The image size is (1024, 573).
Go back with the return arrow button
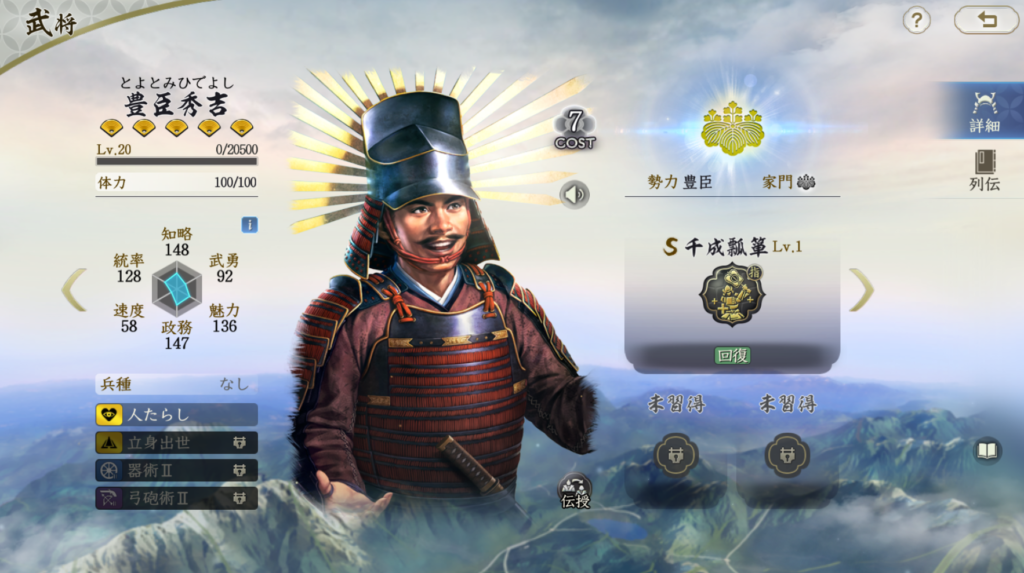[986, 20]
